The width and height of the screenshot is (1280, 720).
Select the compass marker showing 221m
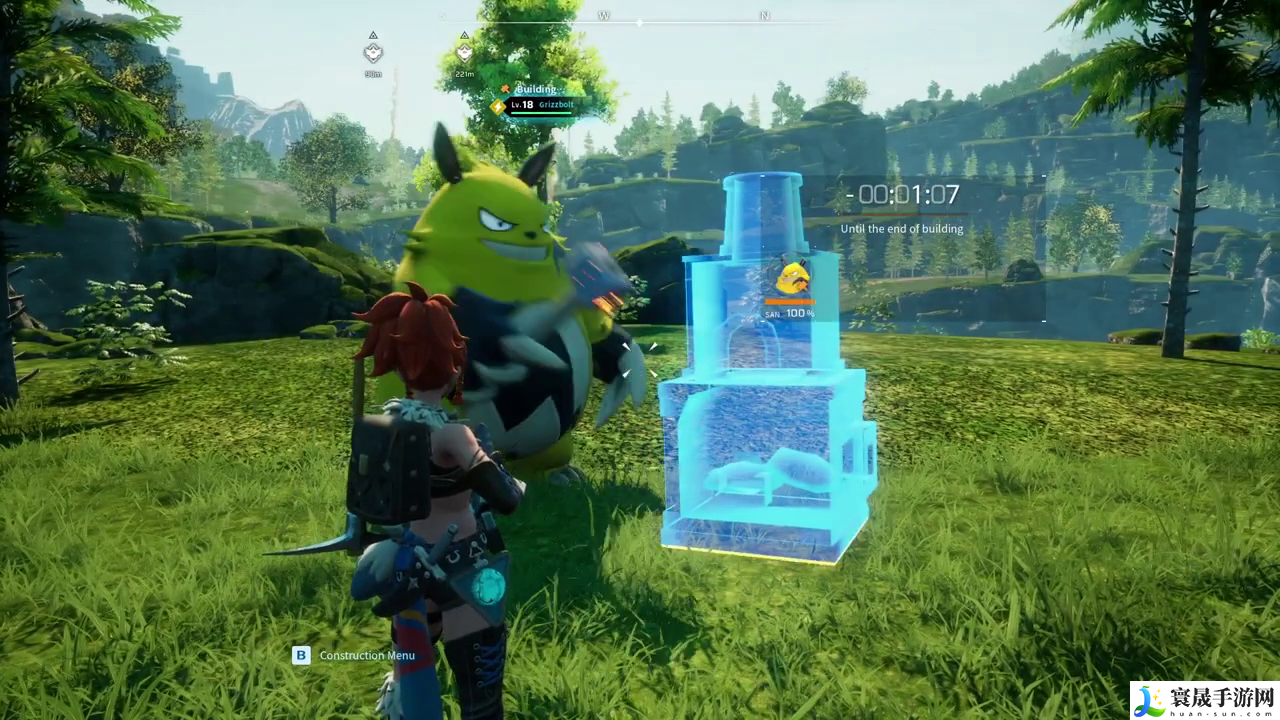(x=464, y=52)
